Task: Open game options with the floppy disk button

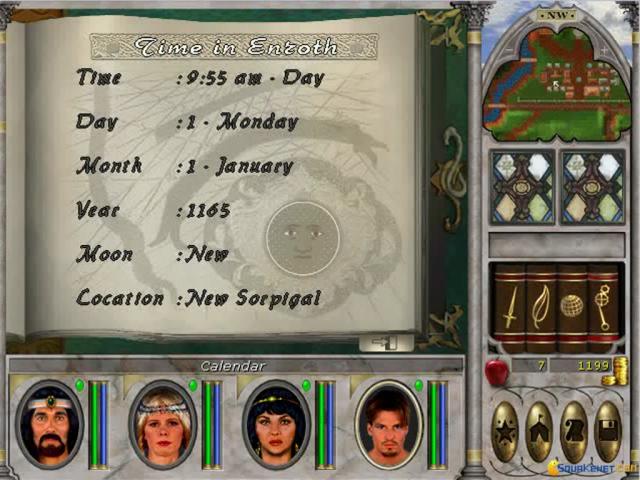Action: click(608, 431)
